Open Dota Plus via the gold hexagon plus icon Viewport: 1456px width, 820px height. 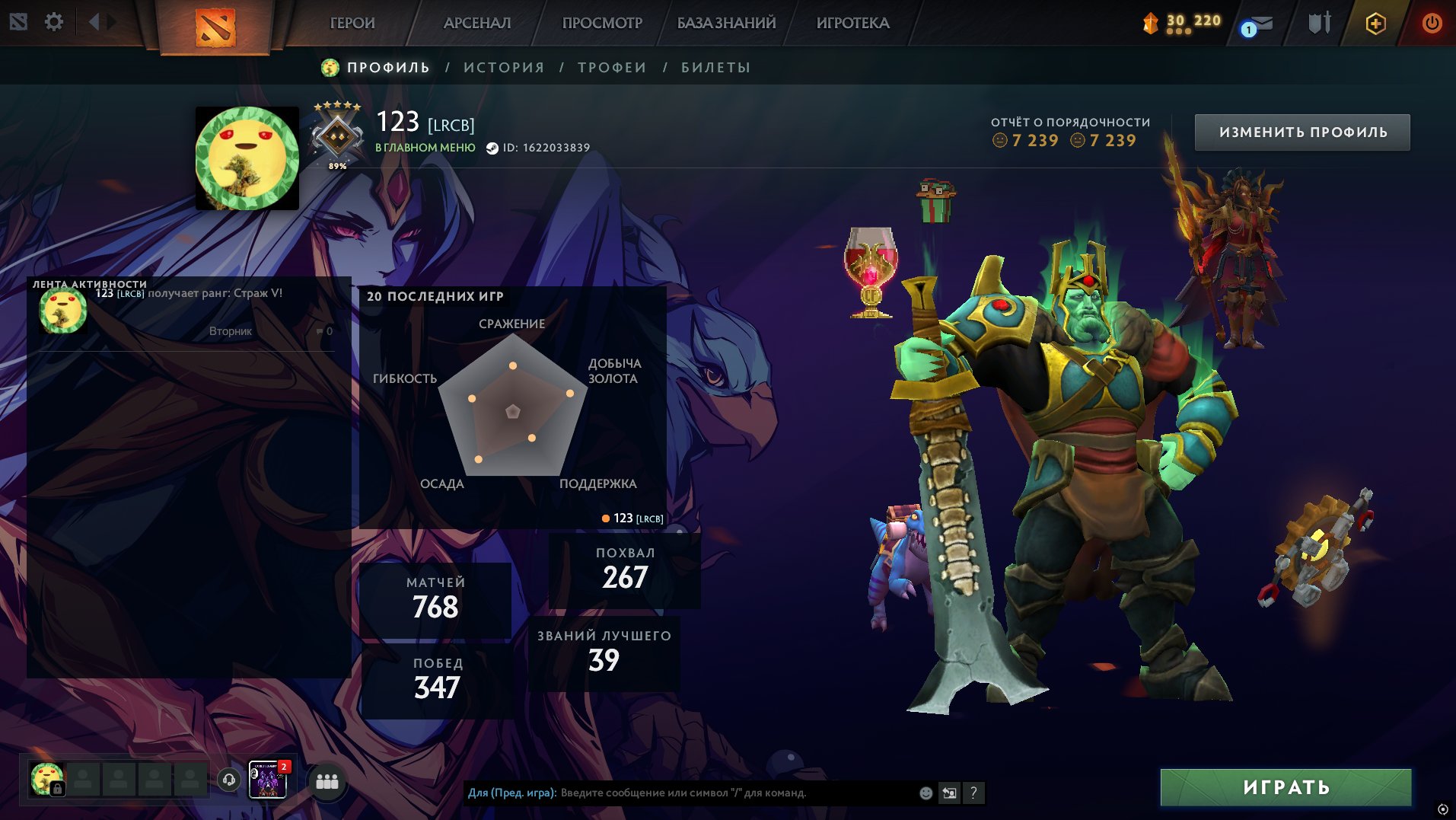1376,23
